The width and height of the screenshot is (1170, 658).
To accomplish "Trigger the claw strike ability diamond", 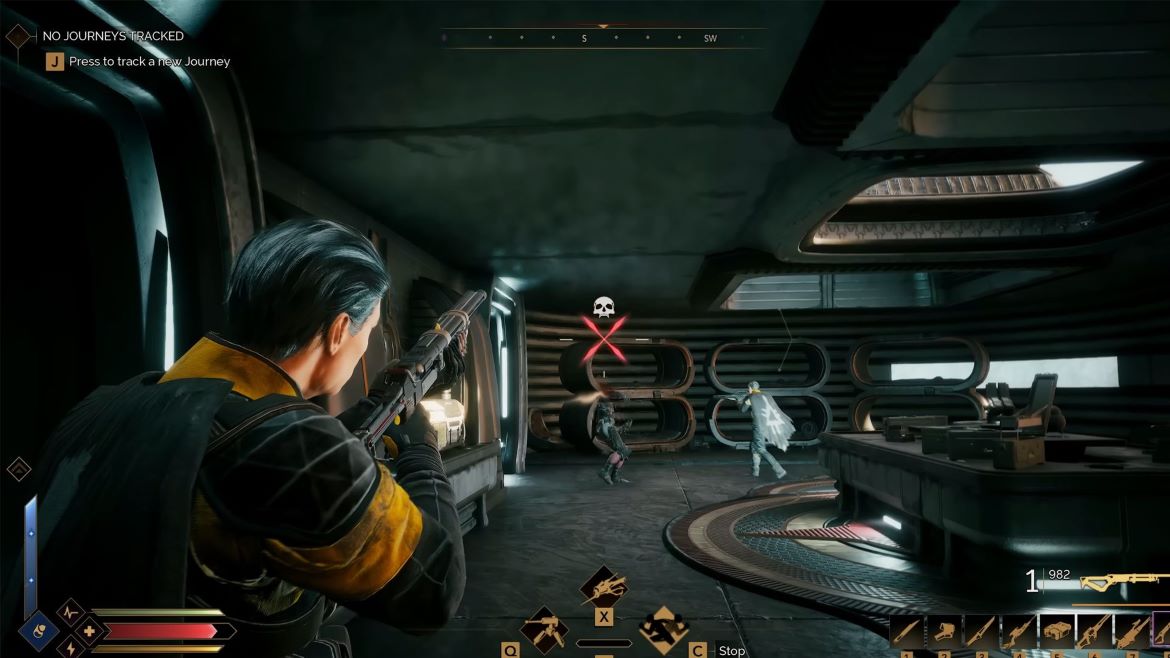I will [x=604, y=587].
